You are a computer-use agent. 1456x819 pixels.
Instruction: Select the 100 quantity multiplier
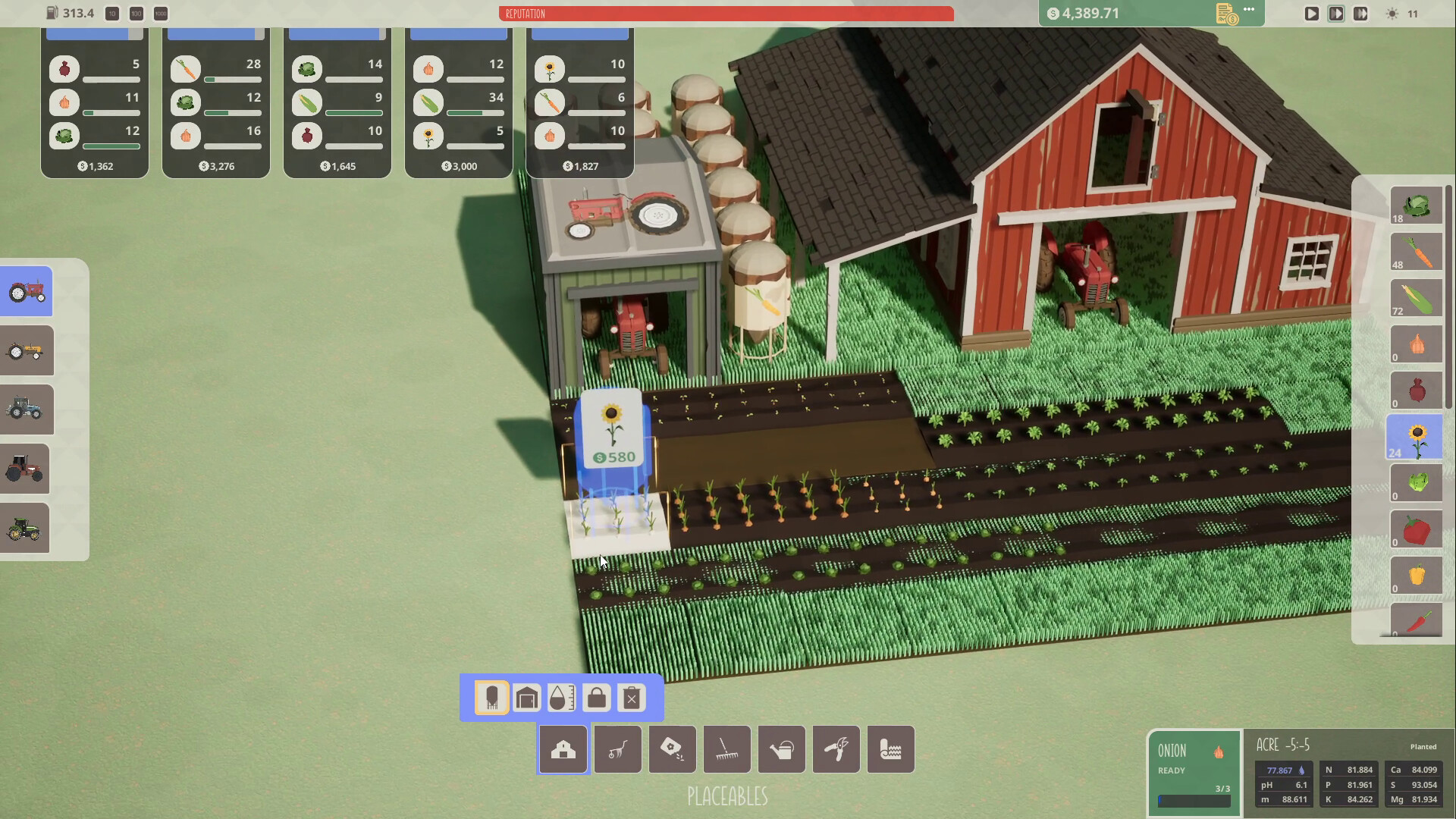click(x=136, y=14)
